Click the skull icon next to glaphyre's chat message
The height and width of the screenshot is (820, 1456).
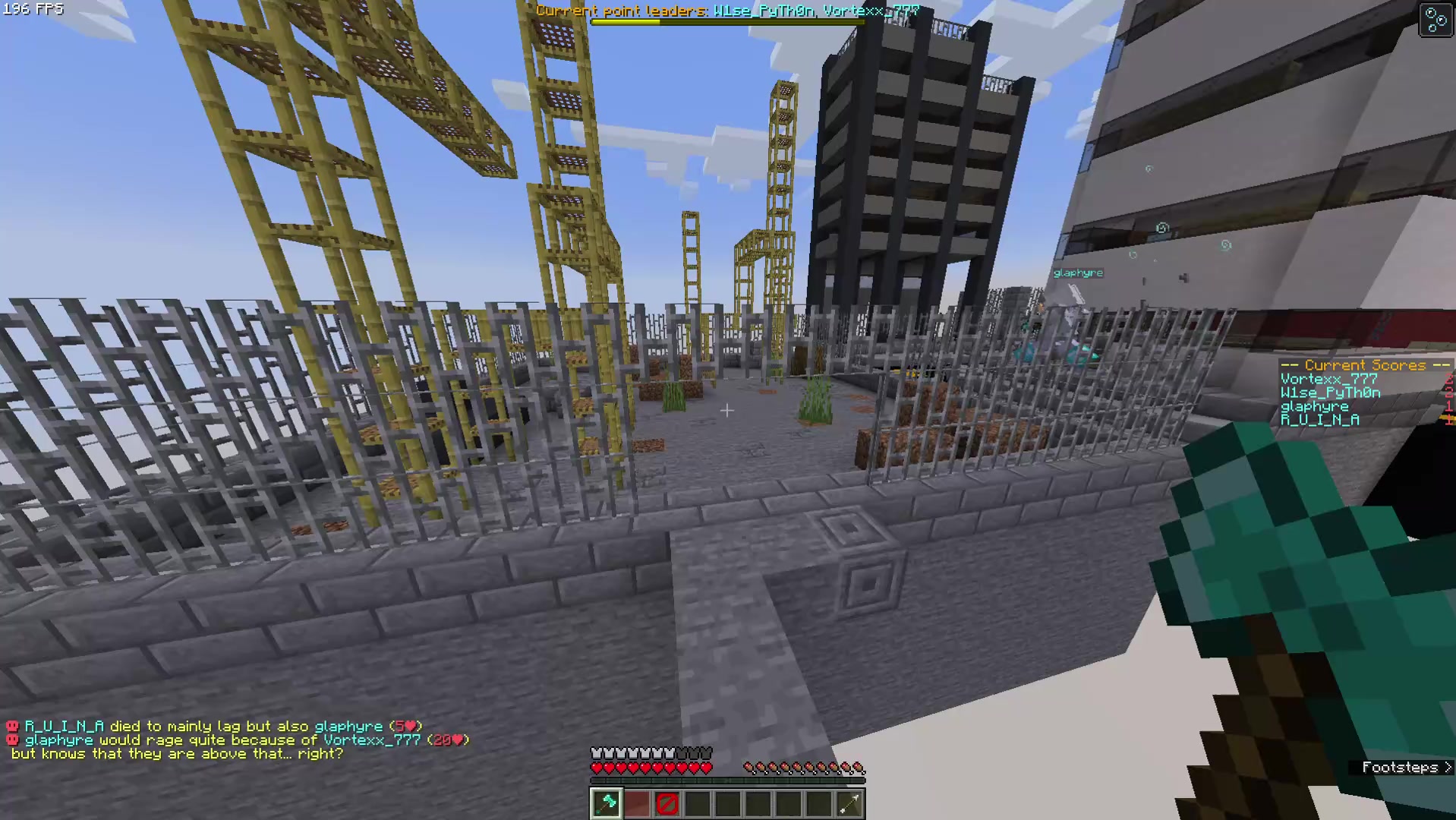click(x=11, y=740)
